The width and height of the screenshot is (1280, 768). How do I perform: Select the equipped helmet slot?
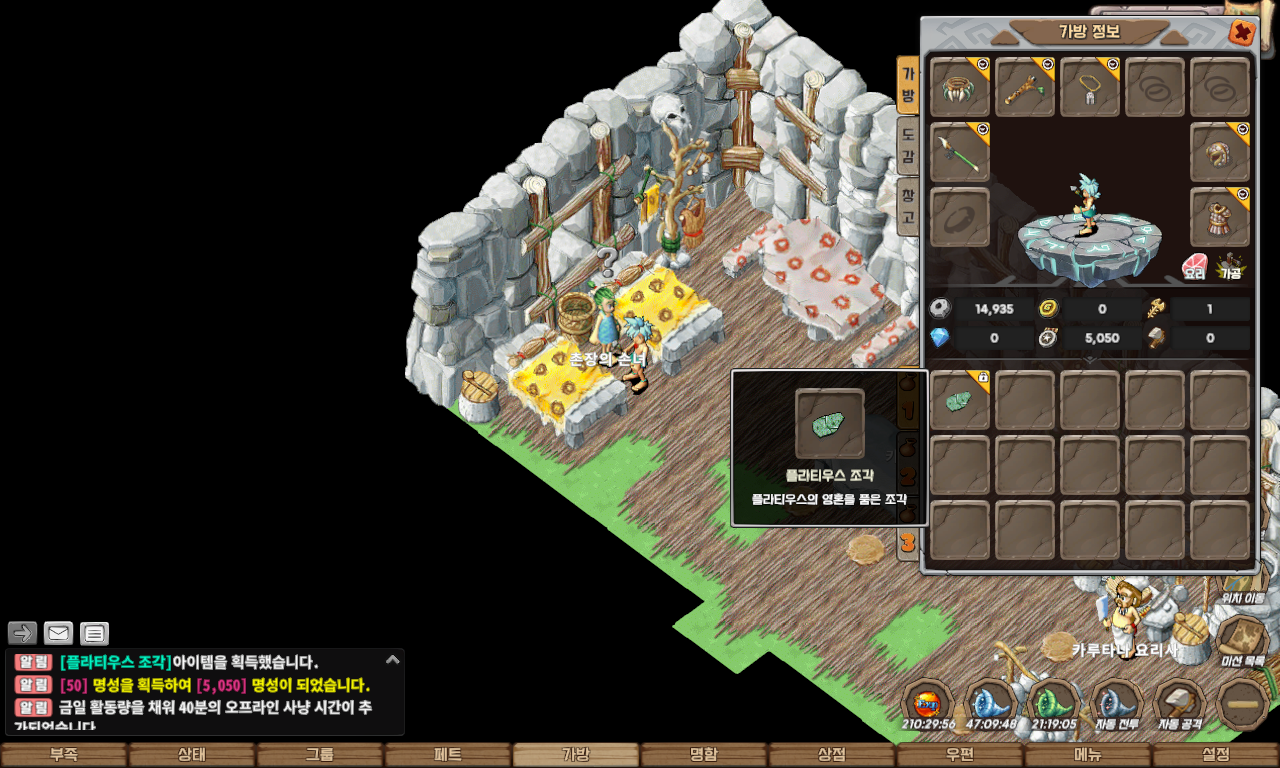(x=1220, y=152)
